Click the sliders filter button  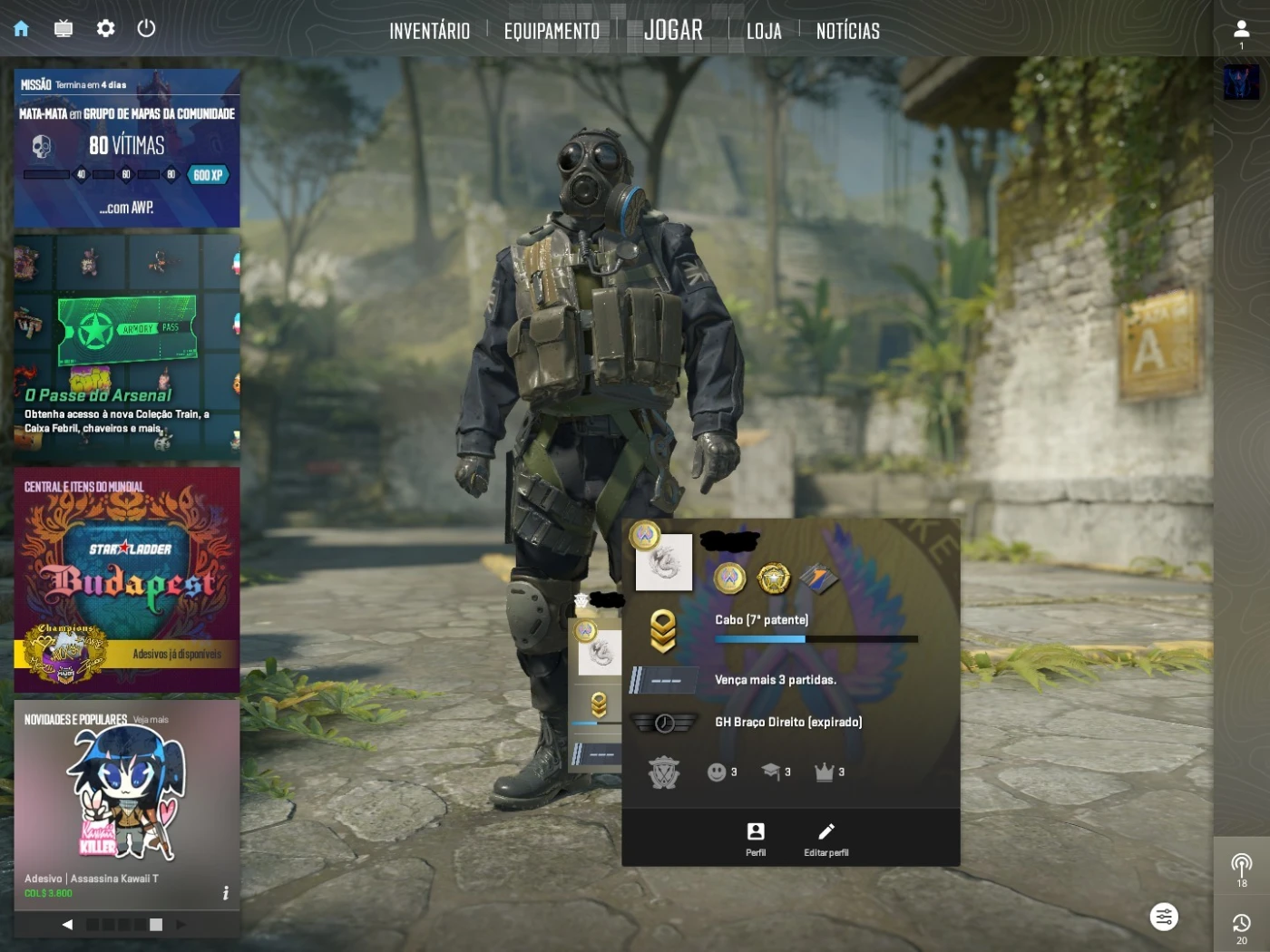(1164, 917)
